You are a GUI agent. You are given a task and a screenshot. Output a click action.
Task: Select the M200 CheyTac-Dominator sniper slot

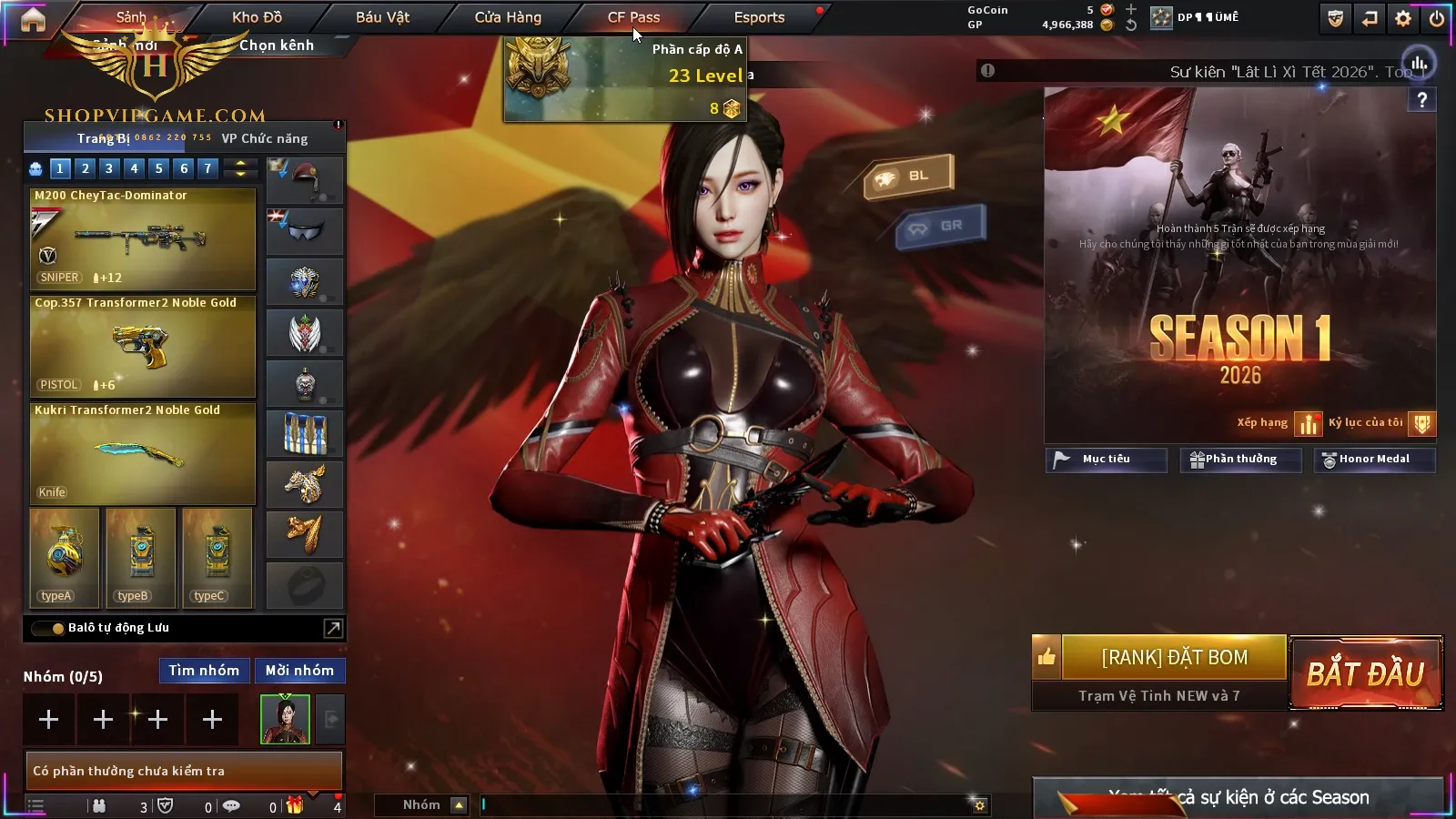pyautogui.click(x=143, y=238)
